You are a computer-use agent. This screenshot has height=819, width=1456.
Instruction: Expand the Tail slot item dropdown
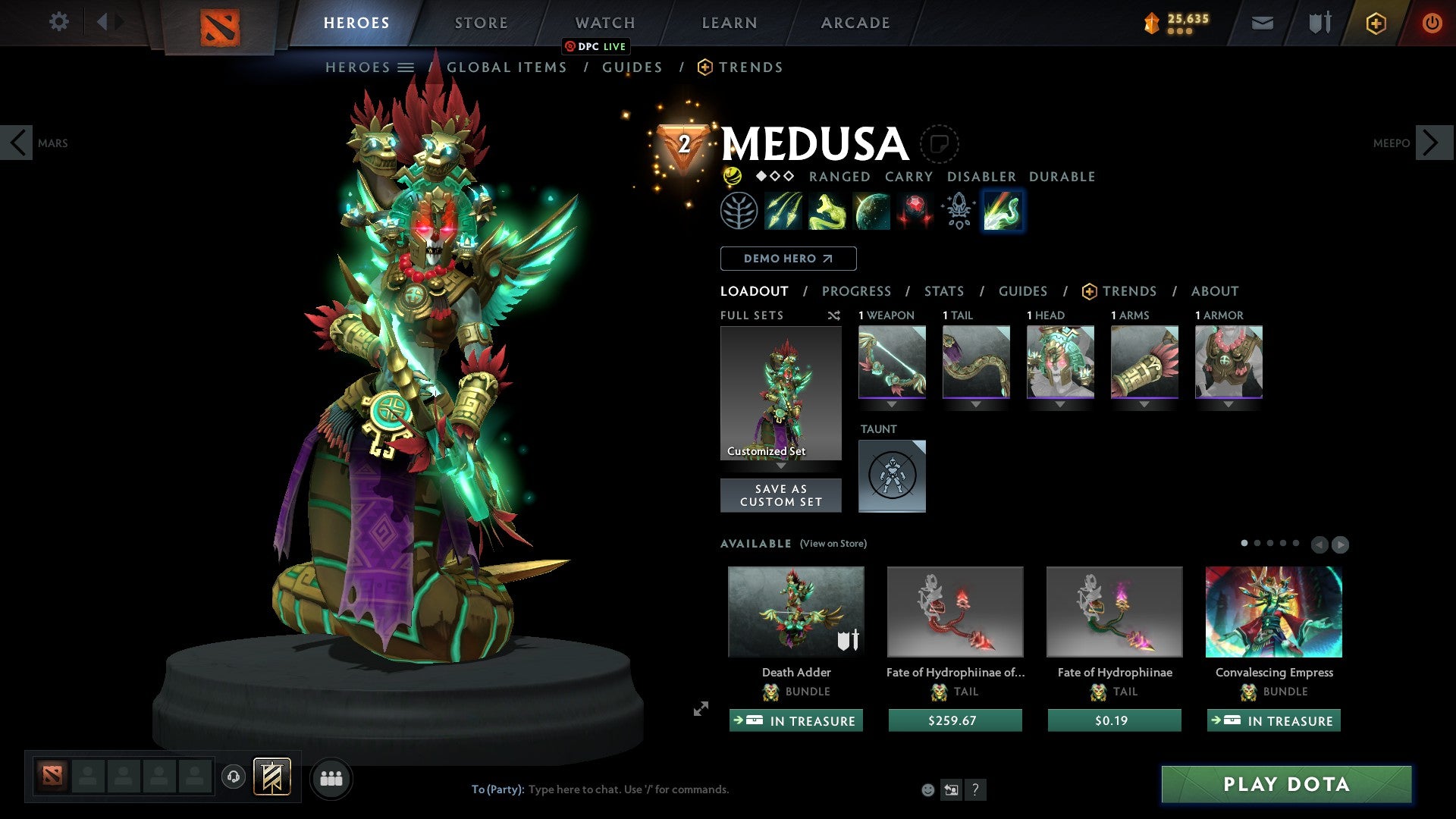[976, 404]
